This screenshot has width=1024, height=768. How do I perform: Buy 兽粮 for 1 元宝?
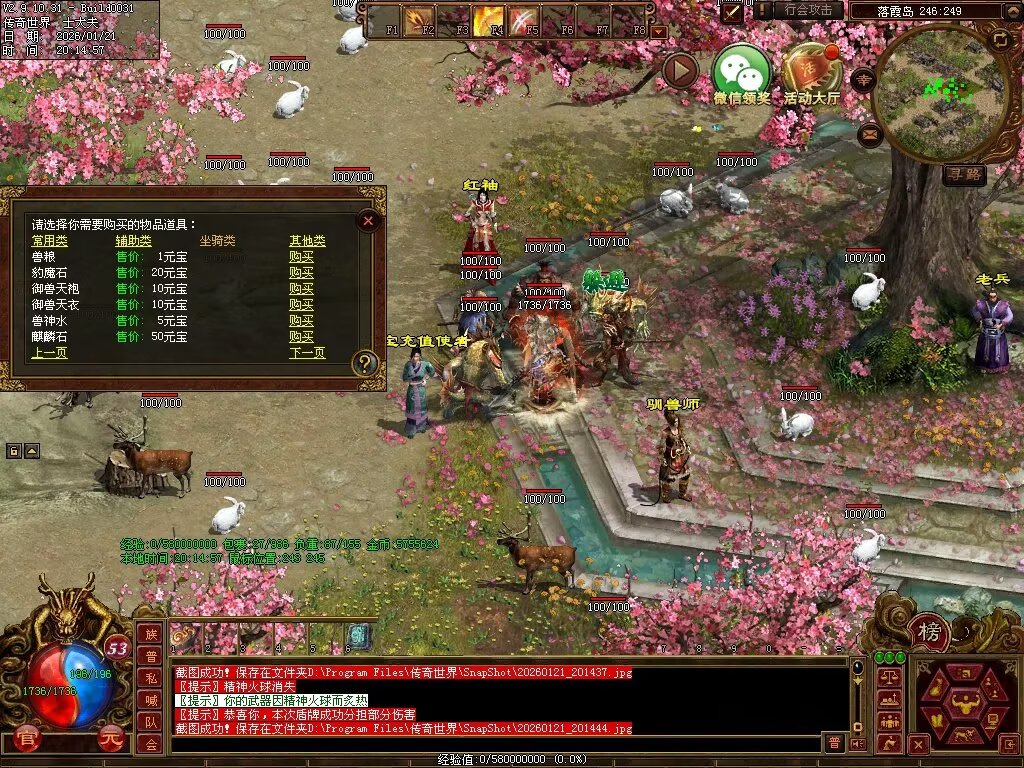[301, 257]
